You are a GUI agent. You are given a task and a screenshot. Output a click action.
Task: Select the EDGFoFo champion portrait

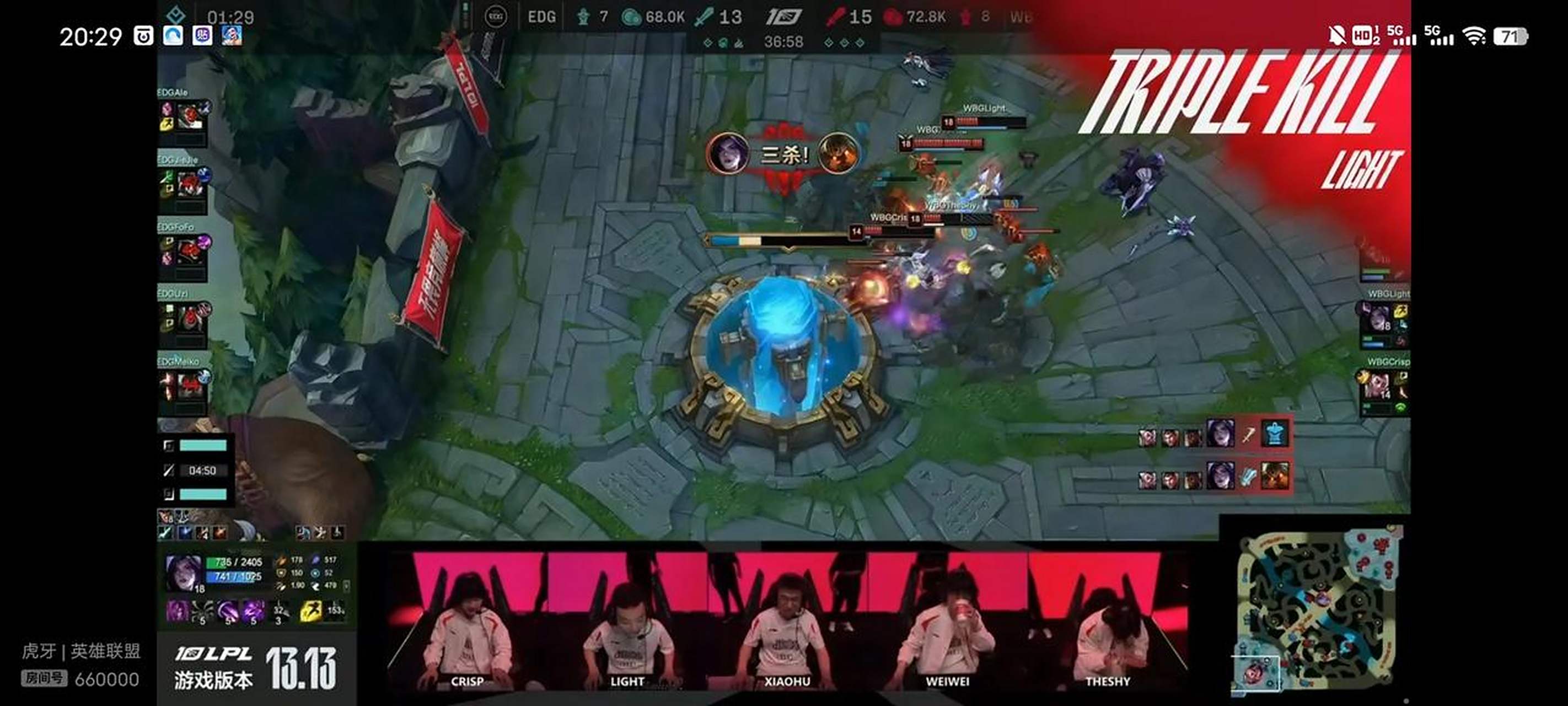pos(189,251)
